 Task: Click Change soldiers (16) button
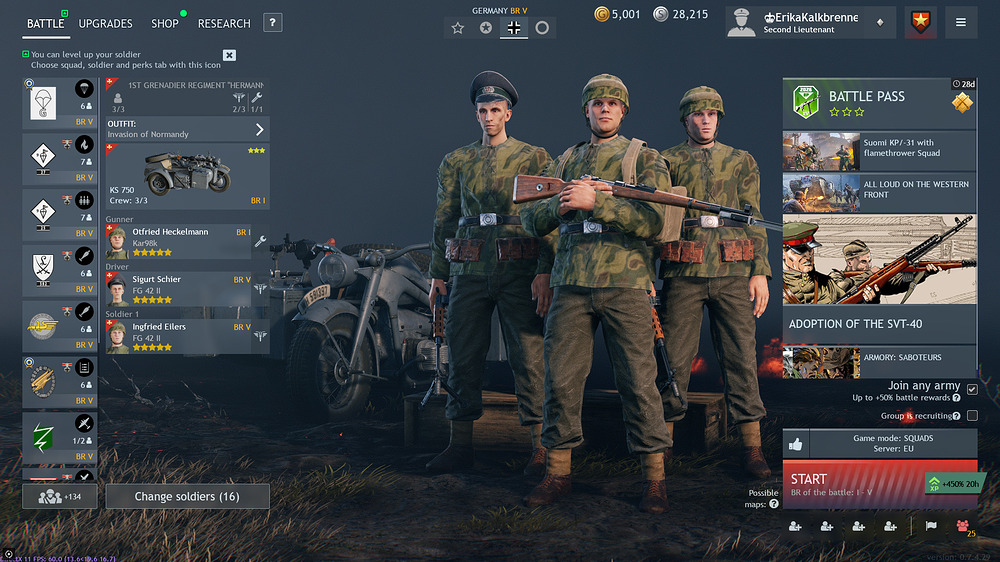pos(187,496)
